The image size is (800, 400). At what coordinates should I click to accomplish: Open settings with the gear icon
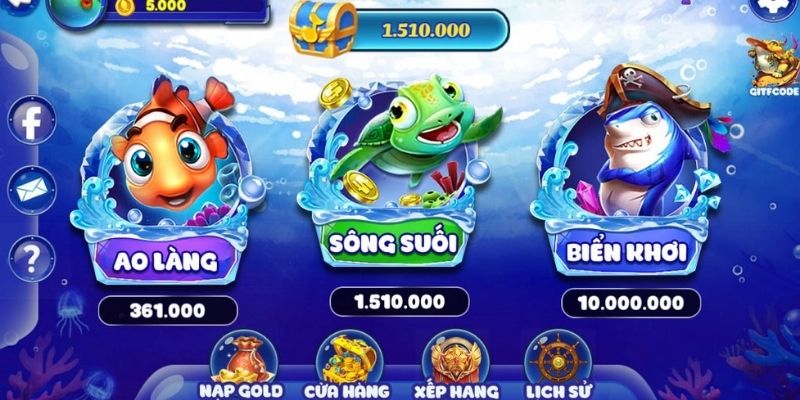pos(772,6)
